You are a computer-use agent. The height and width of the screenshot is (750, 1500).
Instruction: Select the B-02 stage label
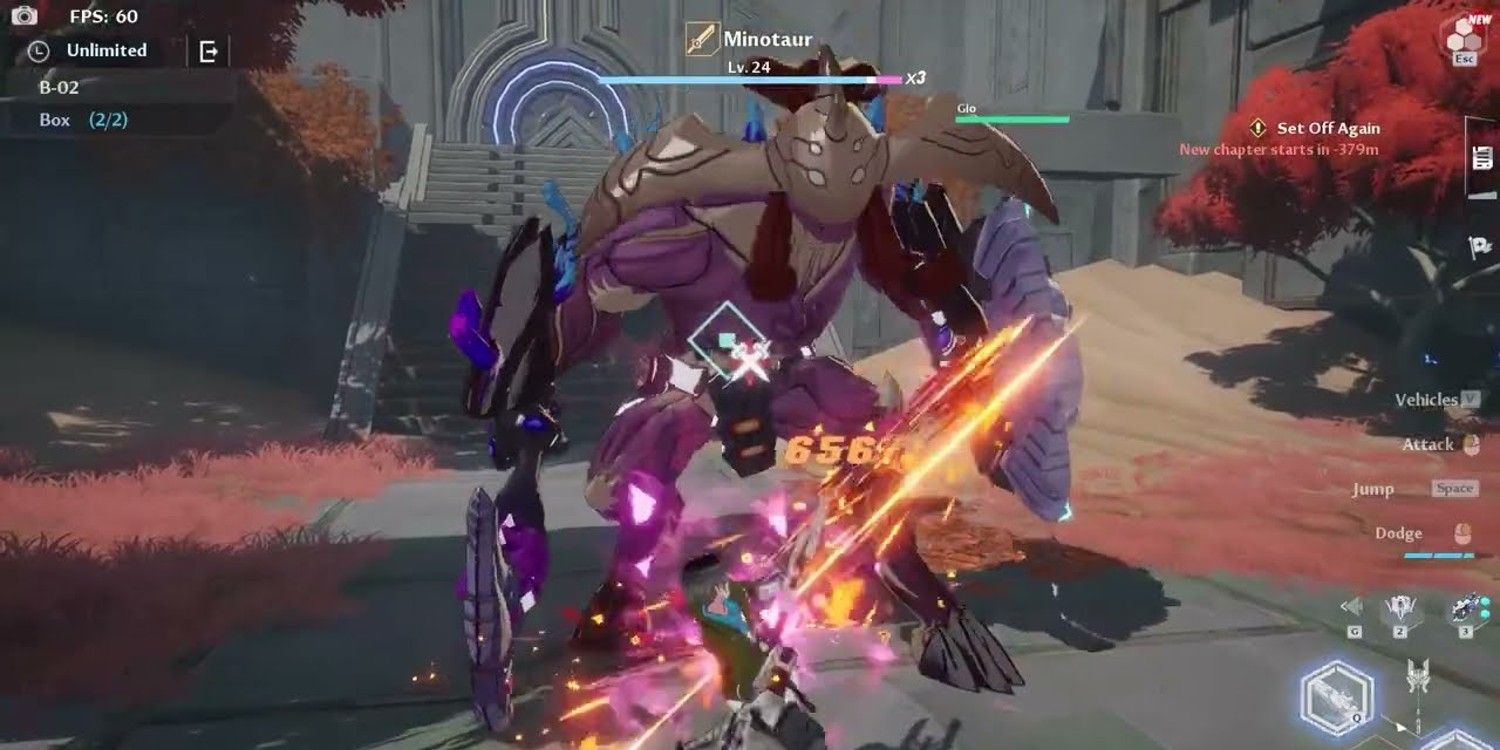tap(58, 86)
